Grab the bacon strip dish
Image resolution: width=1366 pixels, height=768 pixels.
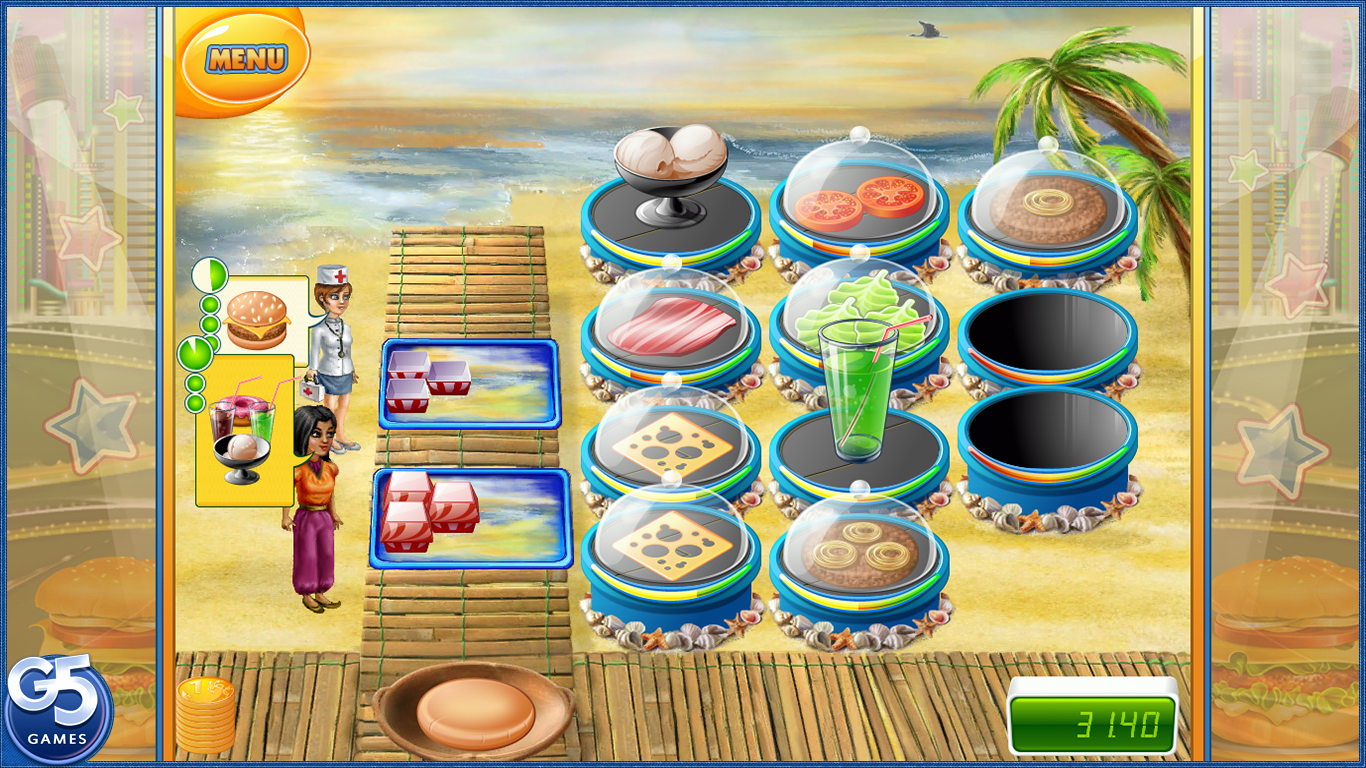[x=673, y=325]
